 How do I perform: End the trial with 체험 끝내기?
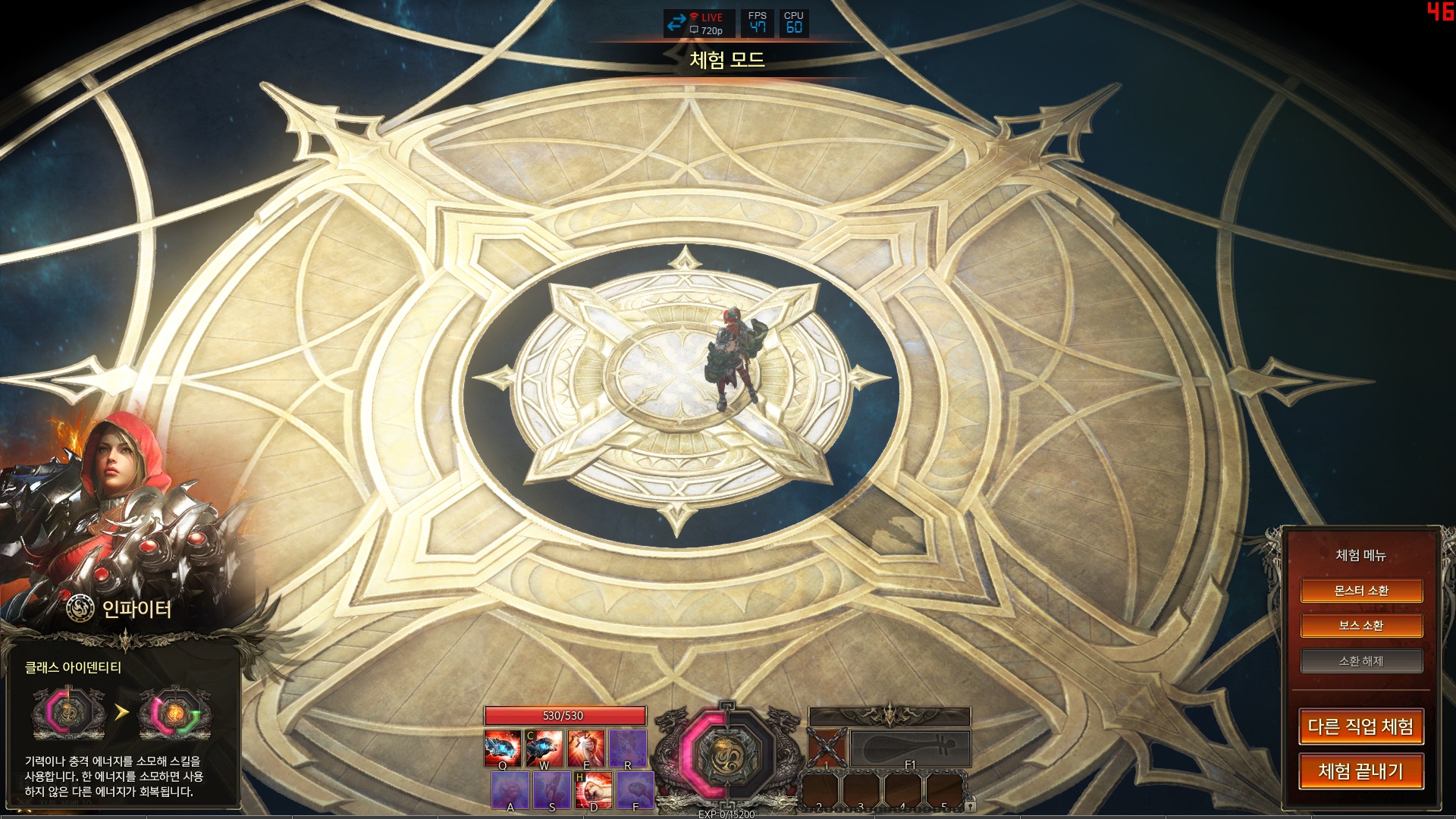(x=1361, y=771)
